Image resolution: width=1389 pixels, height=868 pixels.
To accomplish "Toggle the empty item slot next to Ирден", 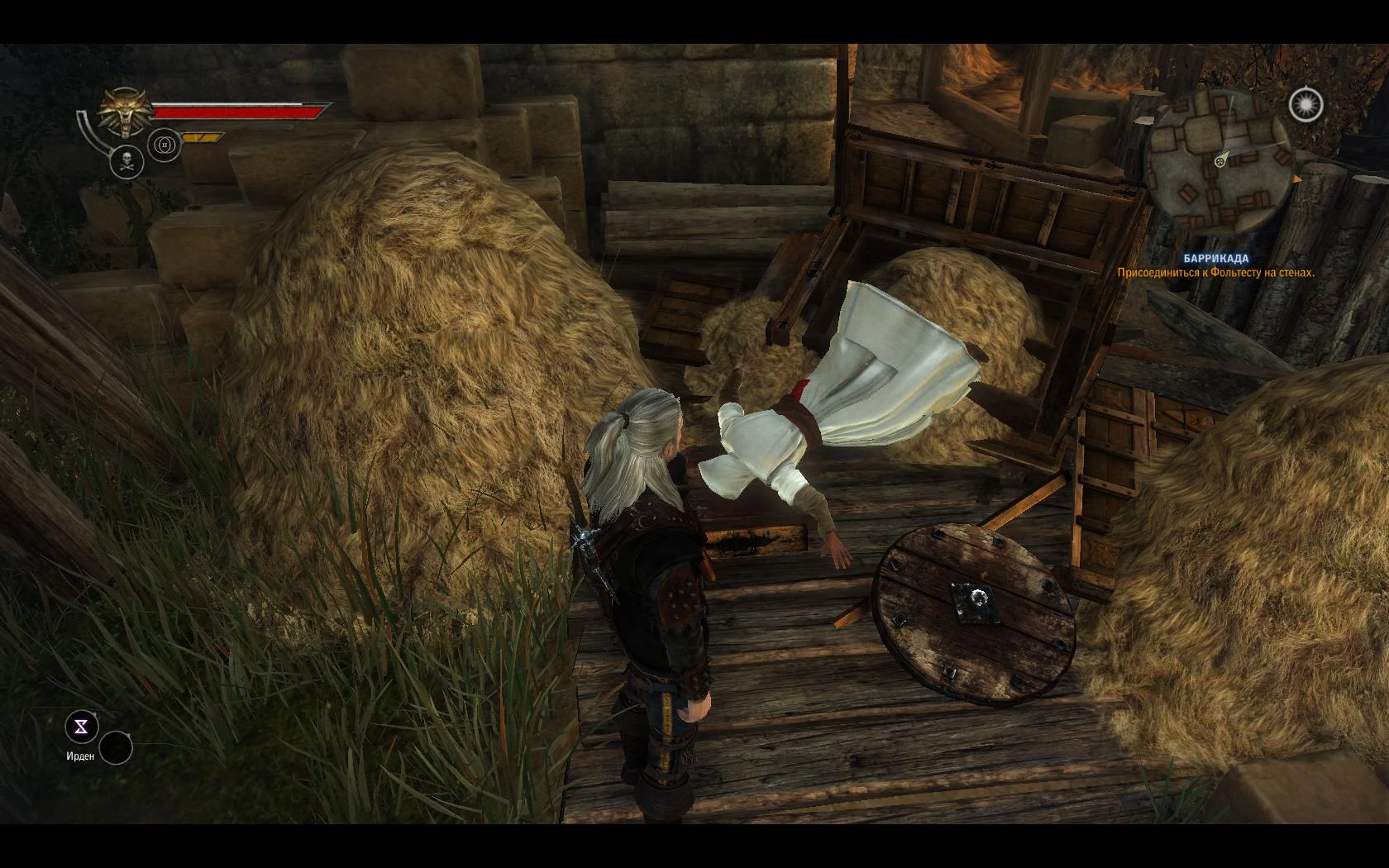I will [x=116, y=746].
